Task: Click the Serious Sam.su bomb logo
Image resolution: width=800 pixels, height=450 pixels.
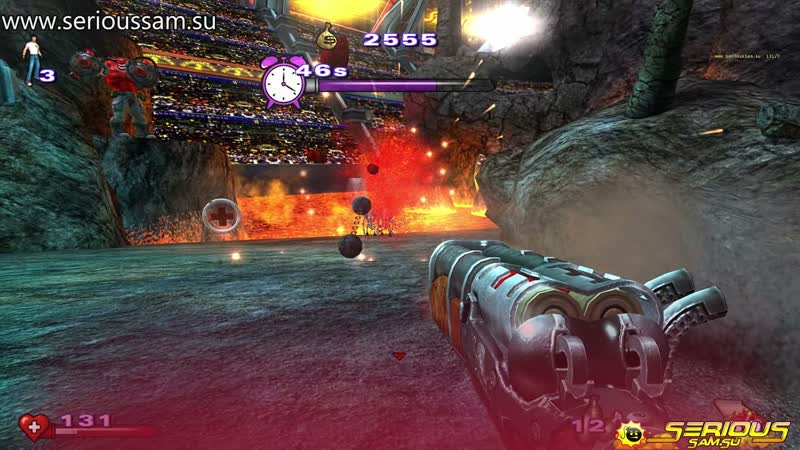Action: click(631, 433)
